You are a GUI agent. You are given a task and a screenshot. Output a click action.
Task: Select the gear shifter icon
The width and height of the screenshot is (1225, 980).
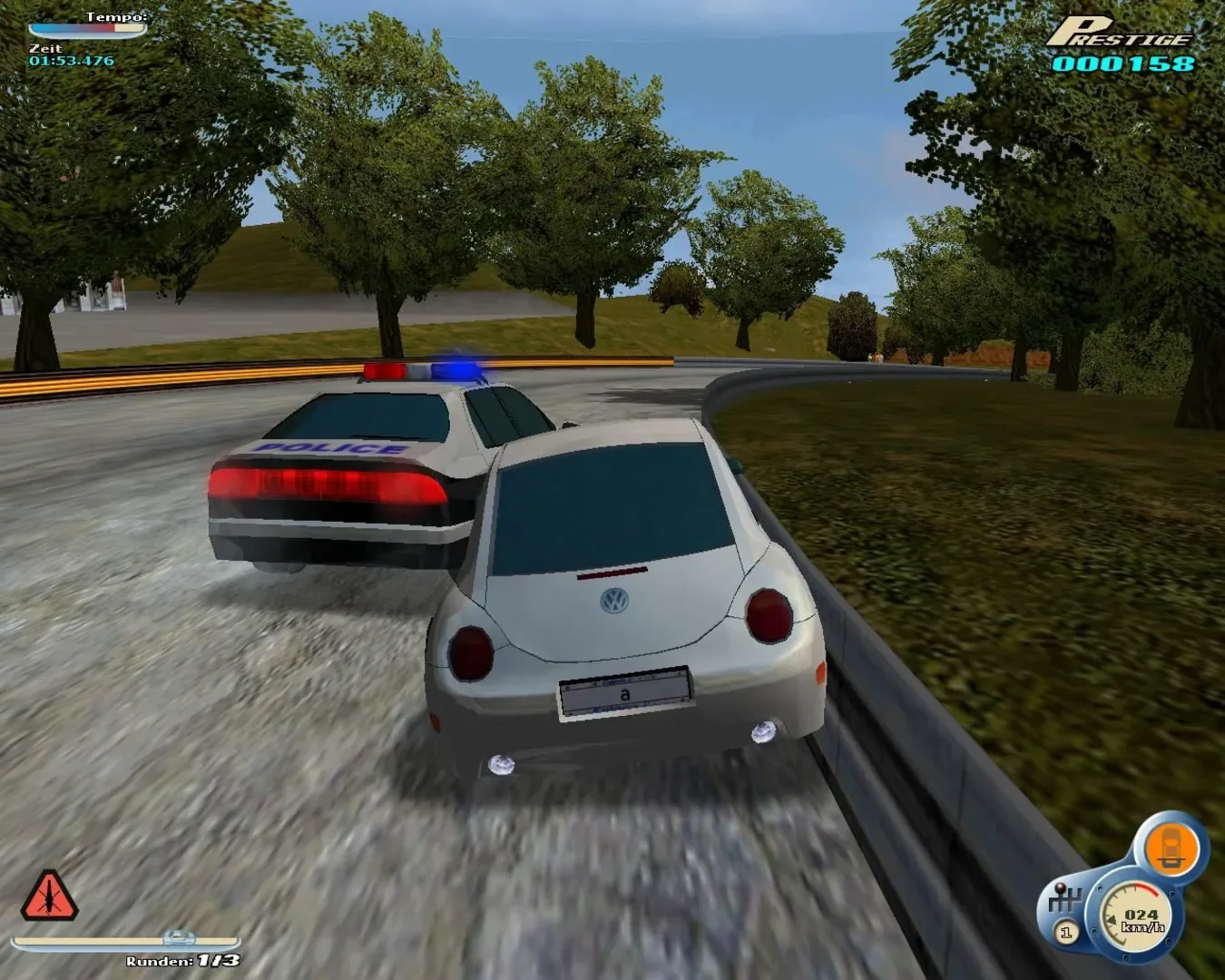point(1066,900)
